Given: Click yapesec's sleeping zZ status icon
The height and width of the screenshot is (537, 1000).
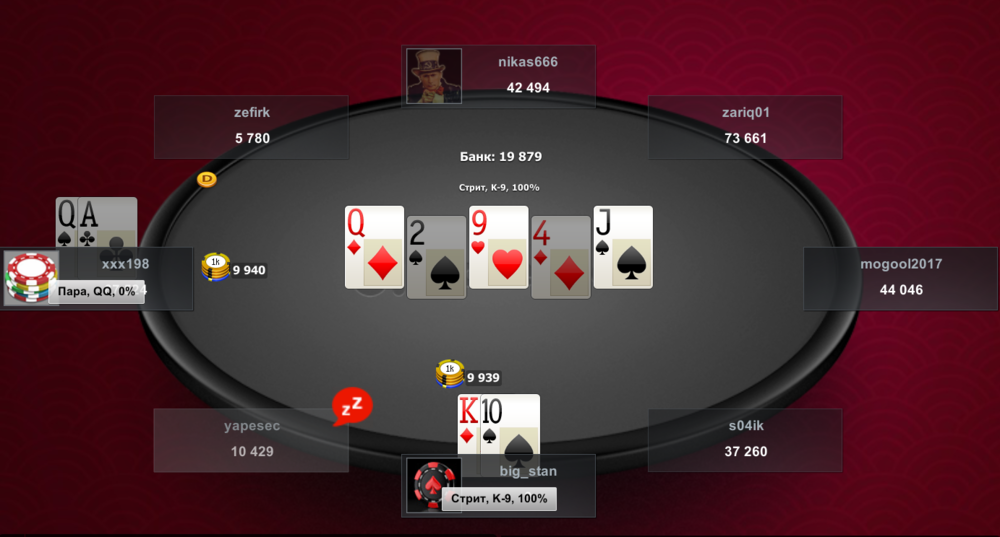Looking at the screenshot, I should point(352,406).
